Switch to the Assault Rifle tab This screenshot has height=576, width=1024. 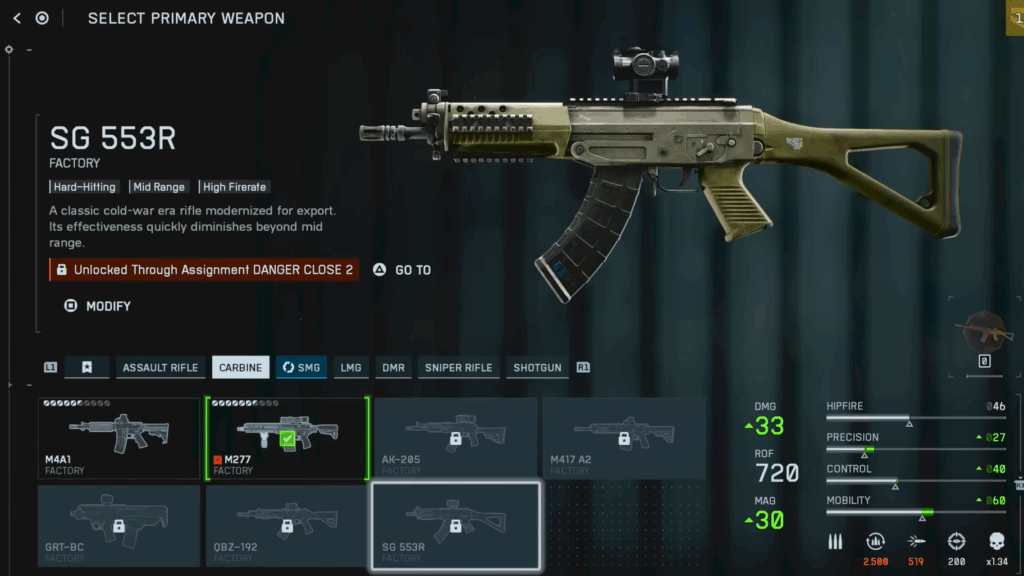pyautogui.click(x=160, y=368)
